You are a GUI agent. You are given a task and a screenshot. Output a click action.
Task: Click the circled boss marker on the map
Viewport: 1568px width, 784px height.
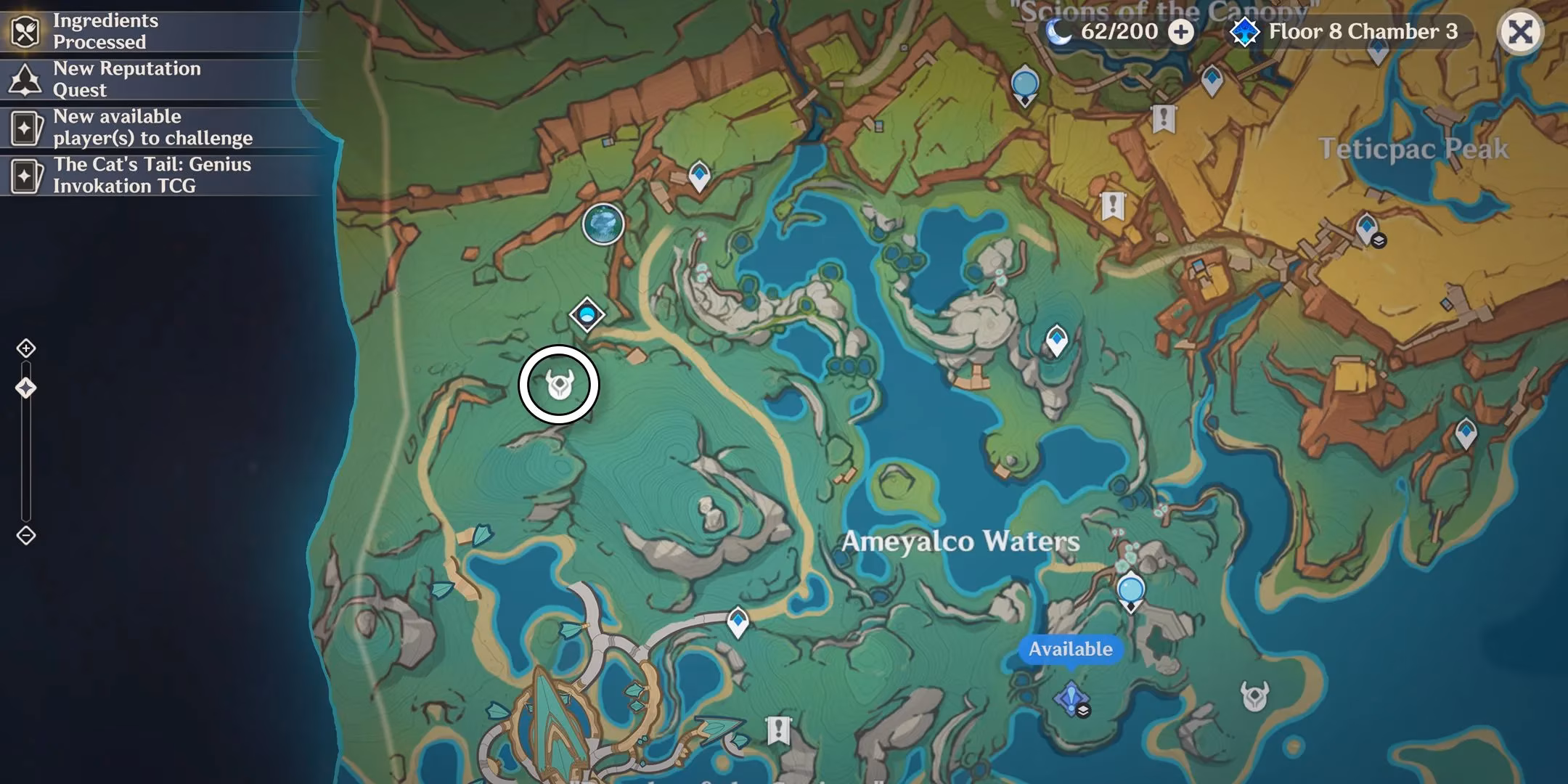coord(559,384)
